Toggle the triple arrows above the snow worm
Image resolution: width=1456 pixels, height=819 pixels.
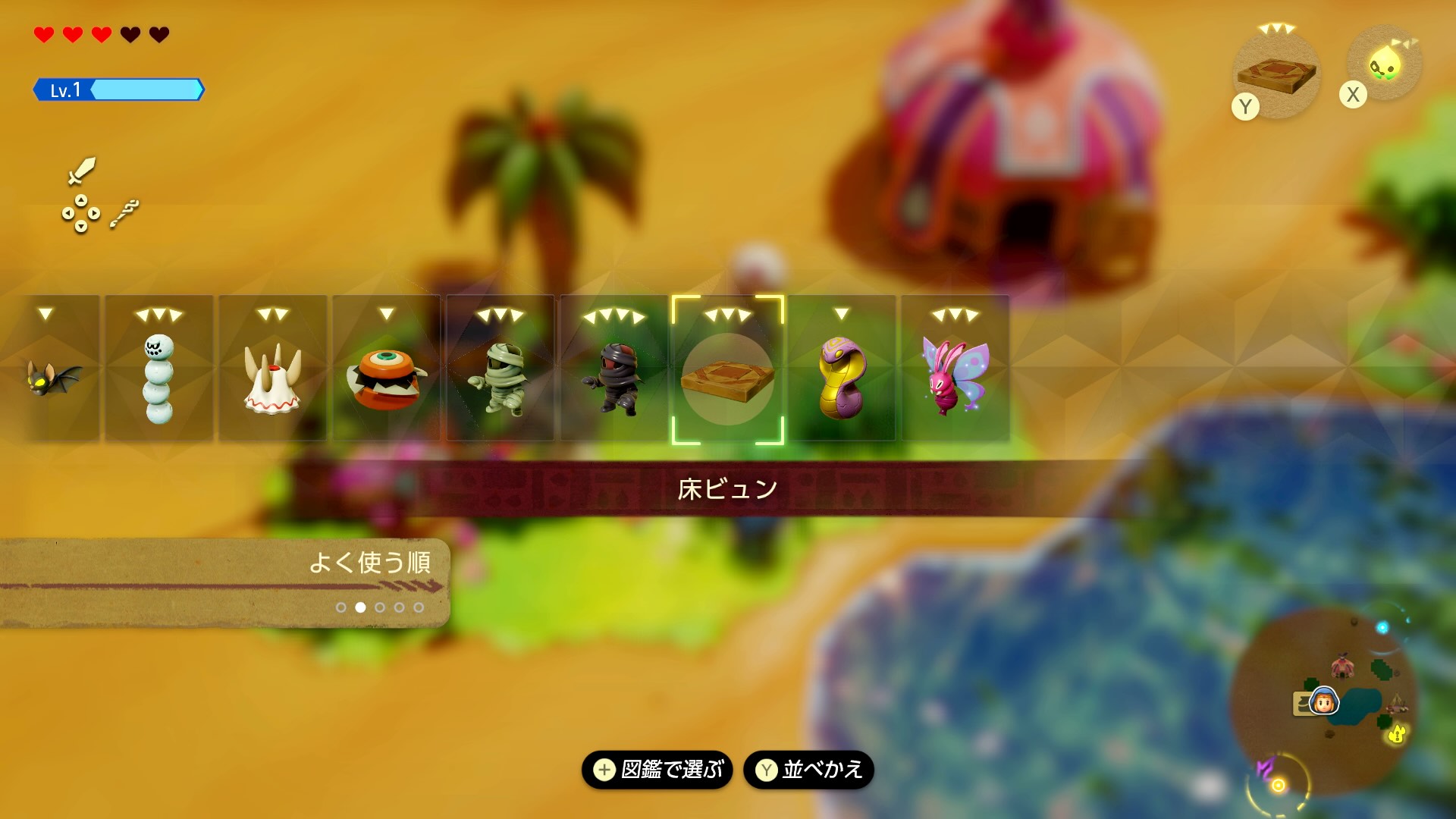[x=159, y=313]
